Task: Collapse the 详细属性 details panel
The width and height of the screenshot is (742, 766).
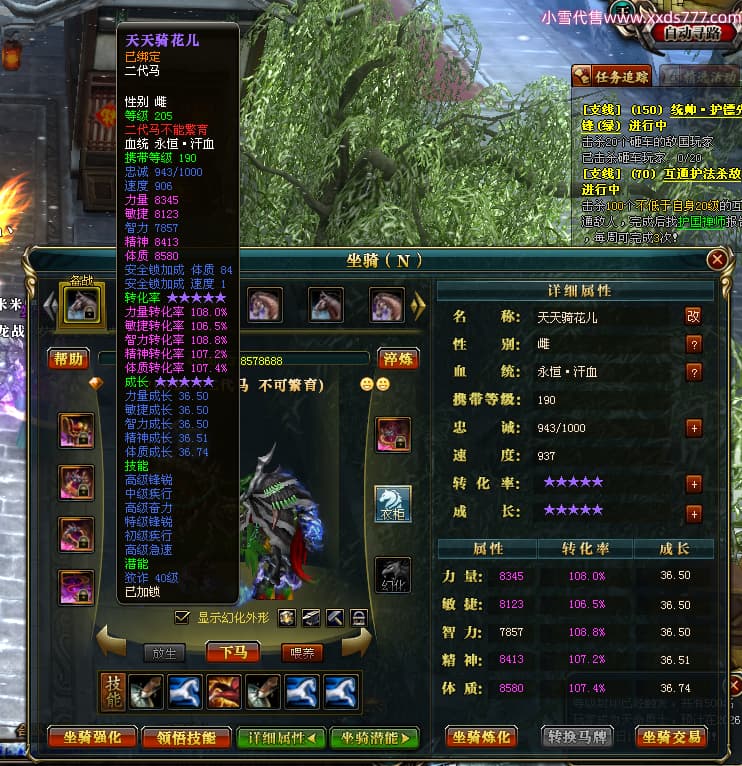Action: click(x=281, y=738)
